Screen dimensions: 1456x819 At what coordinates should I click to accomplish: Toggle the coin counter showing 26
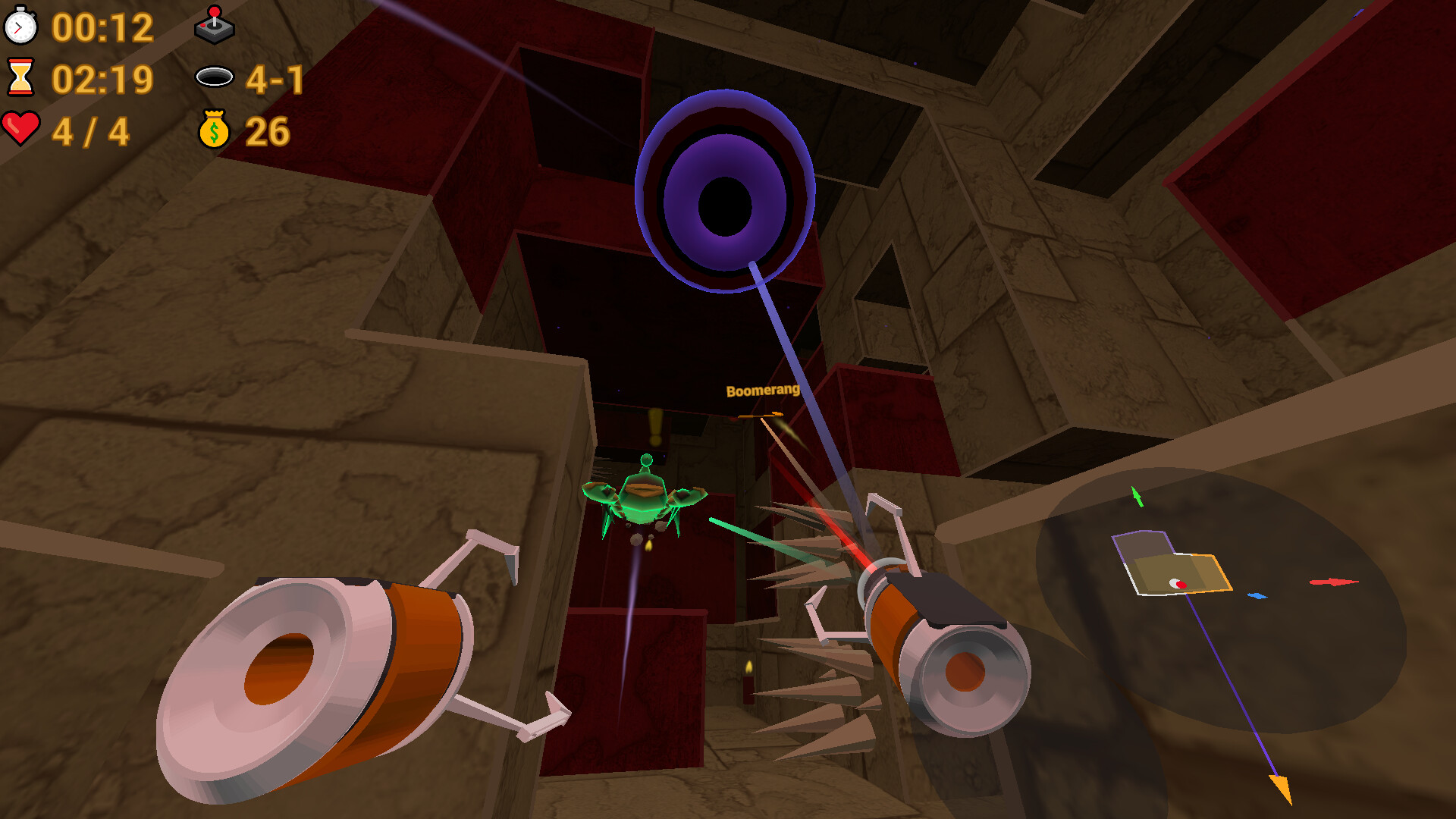click(x=267, y=130)
